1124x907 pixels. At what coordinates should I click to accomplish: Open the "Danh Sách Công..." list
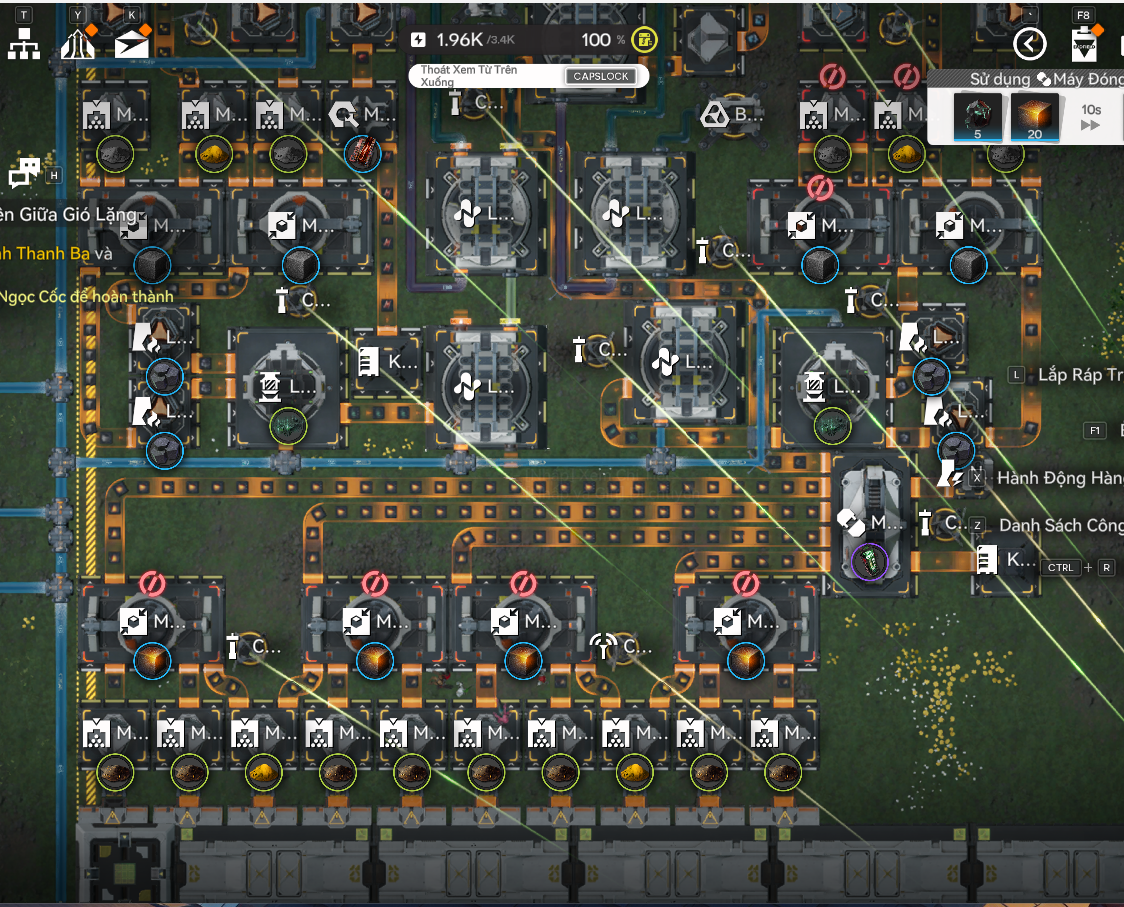(x=1060, y=525)
